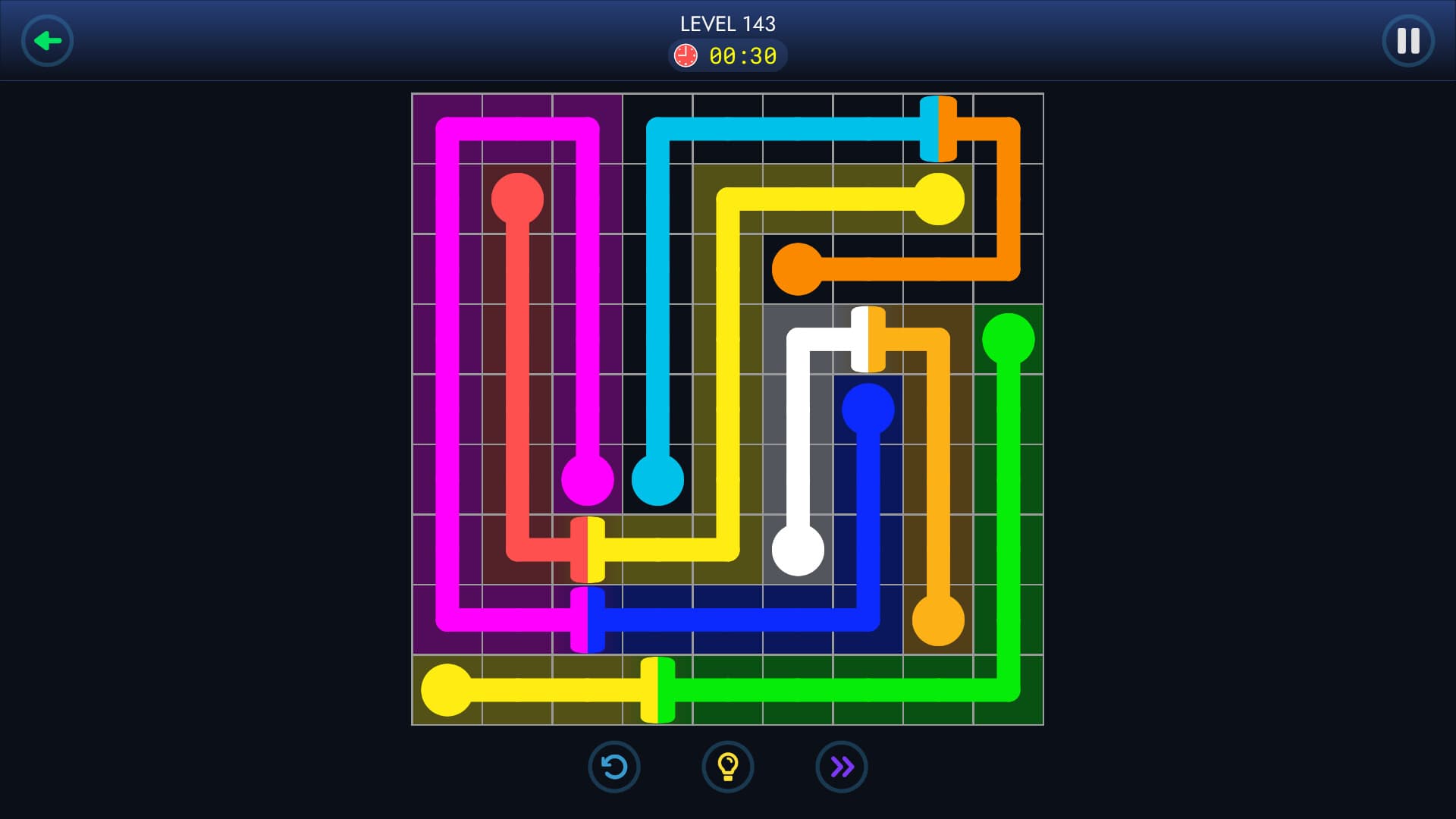The width and height of the screenshot is (1456, 819).
Task: Tap the restart level icon
Action: (614, 767)
